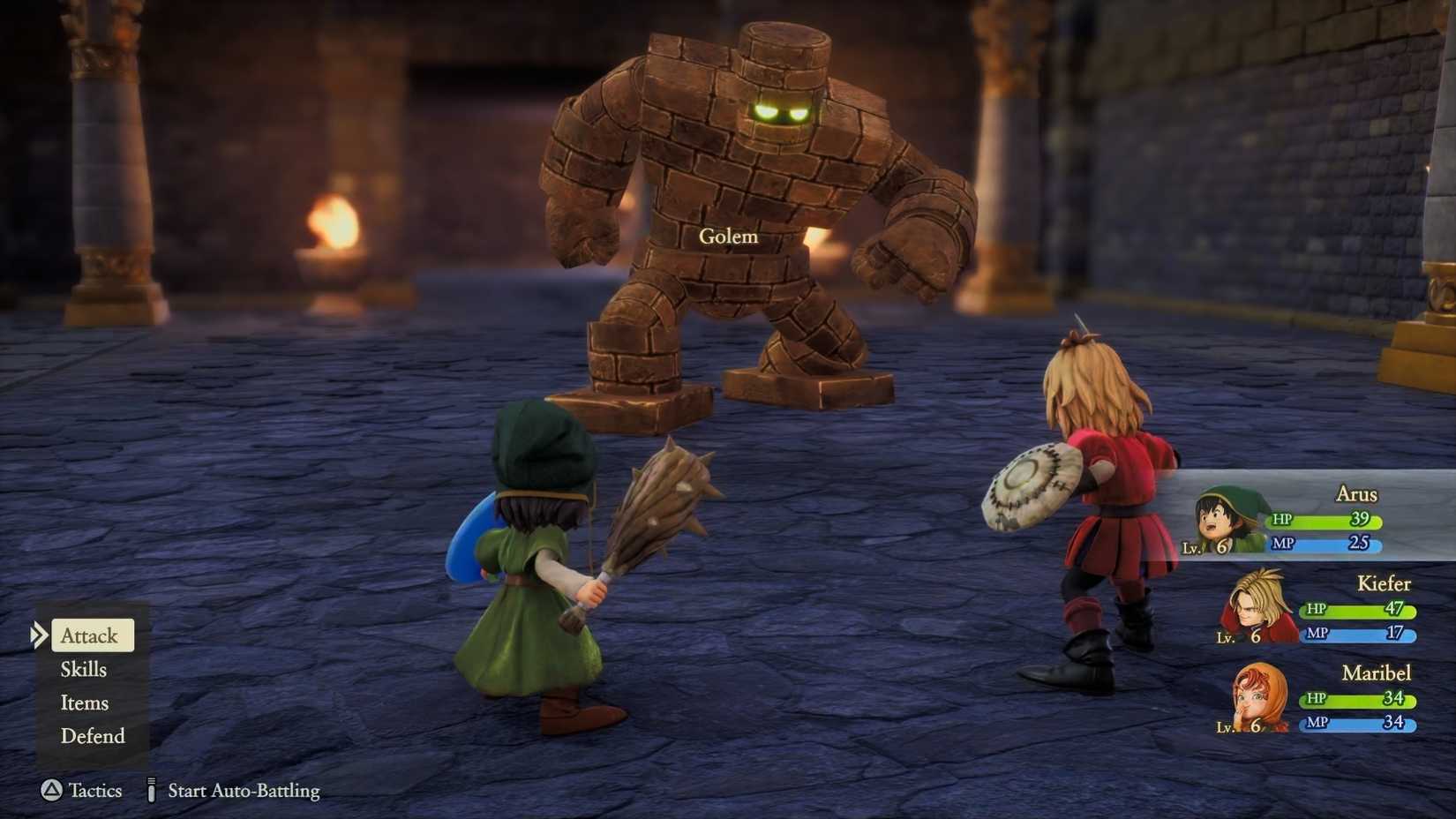The image size is (1456, 819).
Task: Open the Items menu
Action: (x=84, y=703)
